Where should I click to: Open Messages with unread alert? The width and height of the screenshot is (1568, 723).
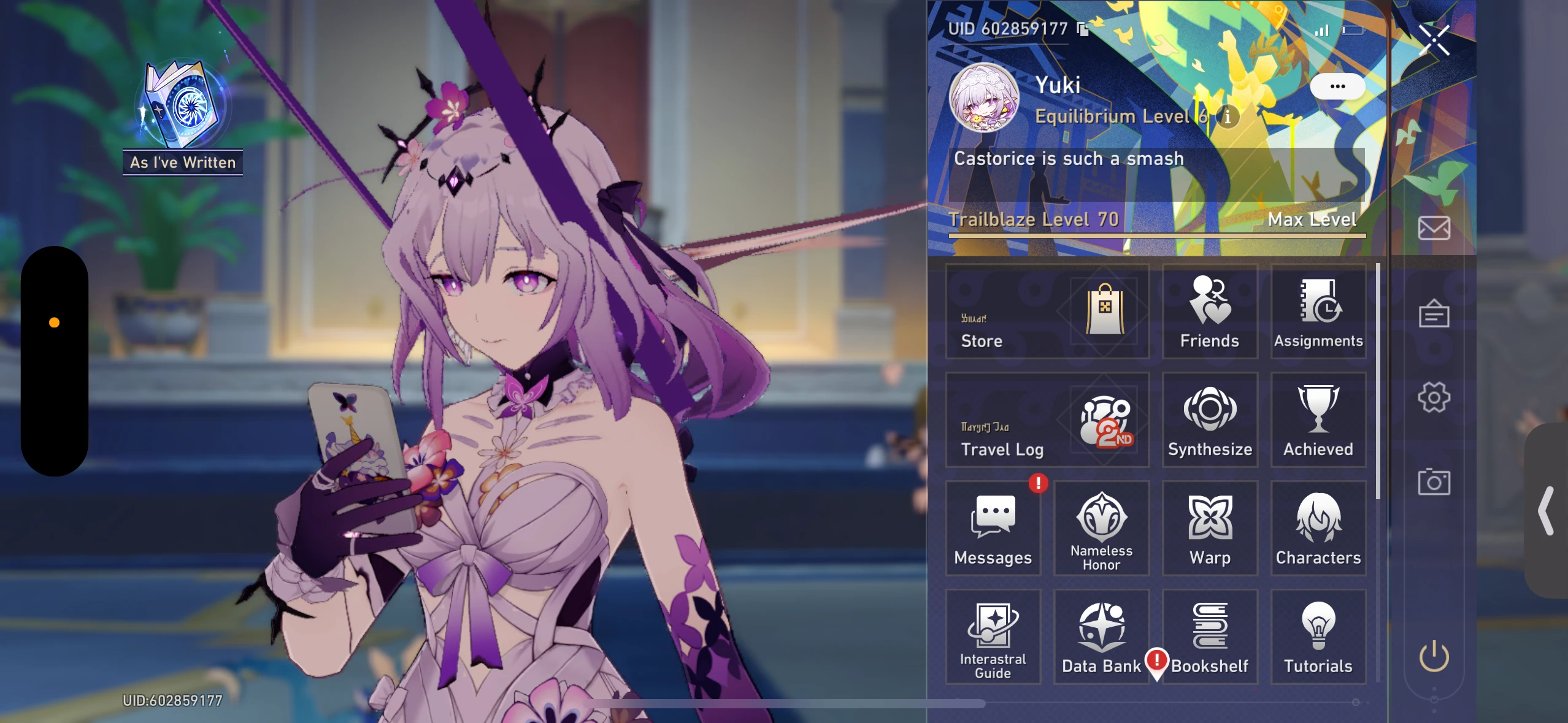click(x=993, y=527)
